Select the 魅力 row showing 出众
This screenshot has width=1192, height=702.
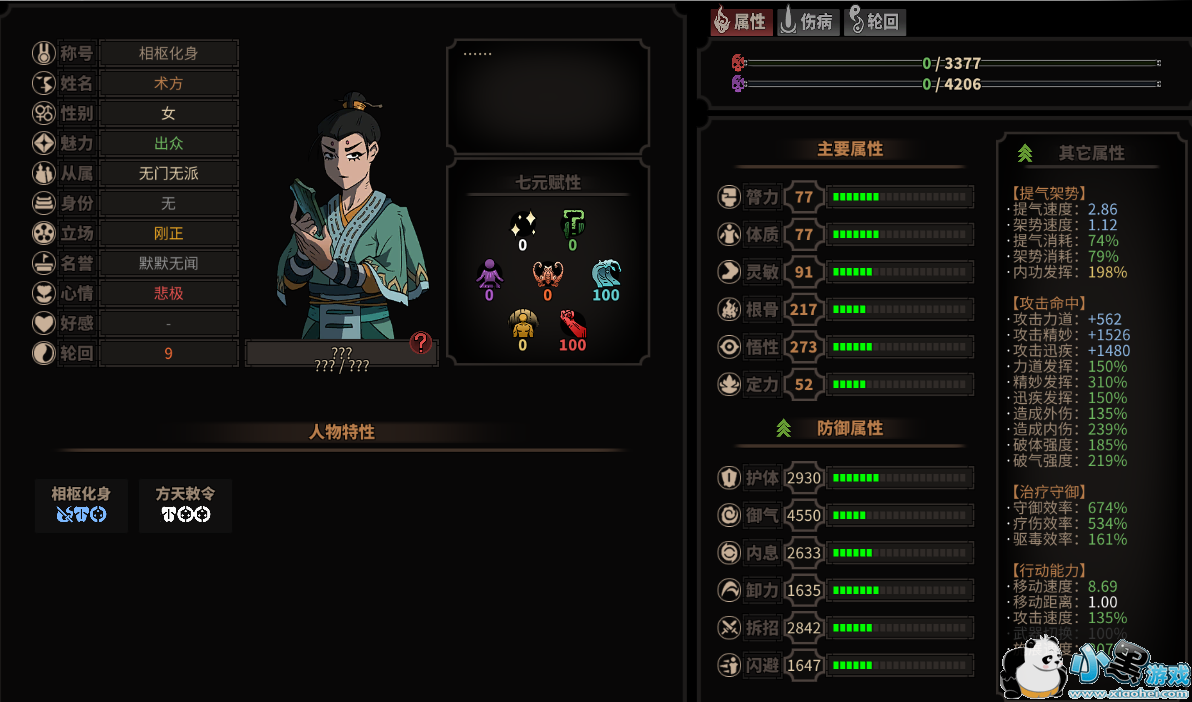coord(168,143)
